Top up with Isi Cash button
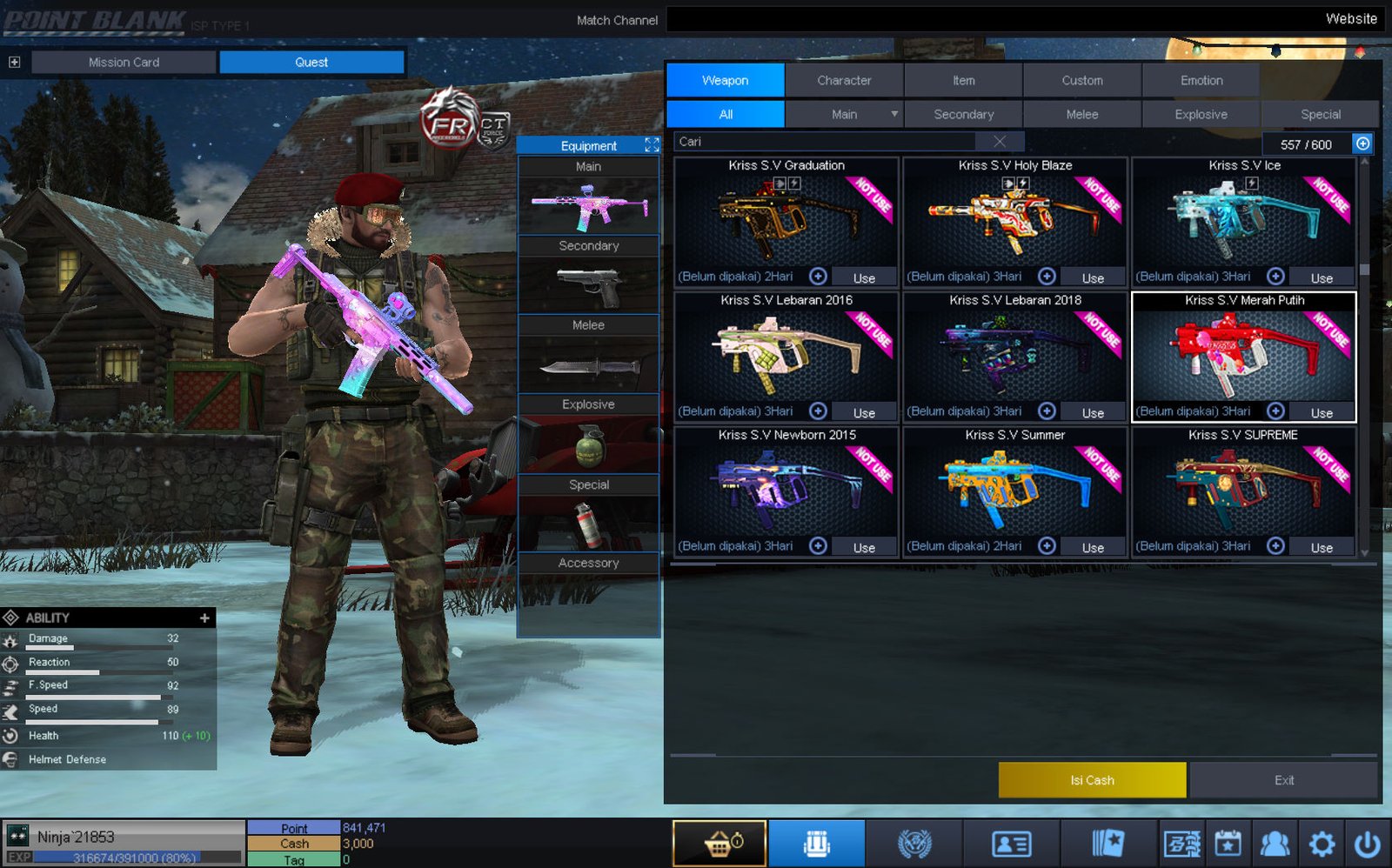The image size is (1392, 868). point(1092,780)
